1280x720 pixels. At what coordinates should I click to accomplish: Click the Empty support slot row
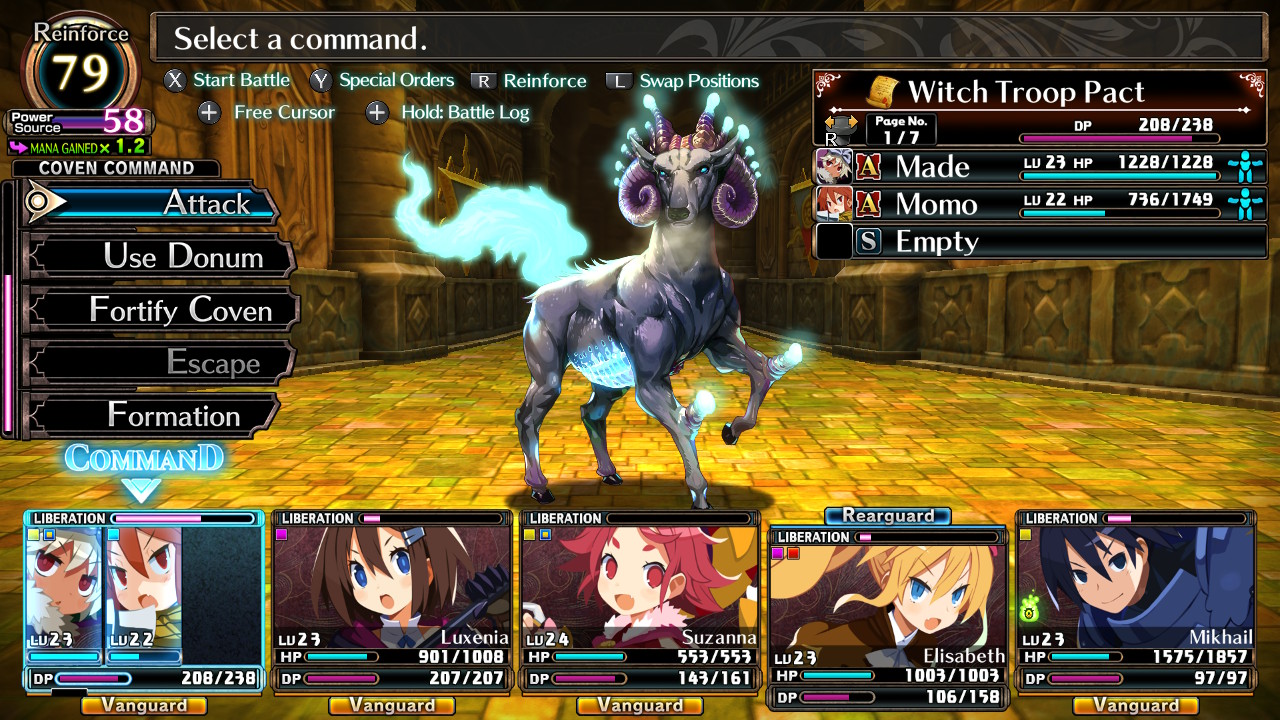(x=1040, y=241)
